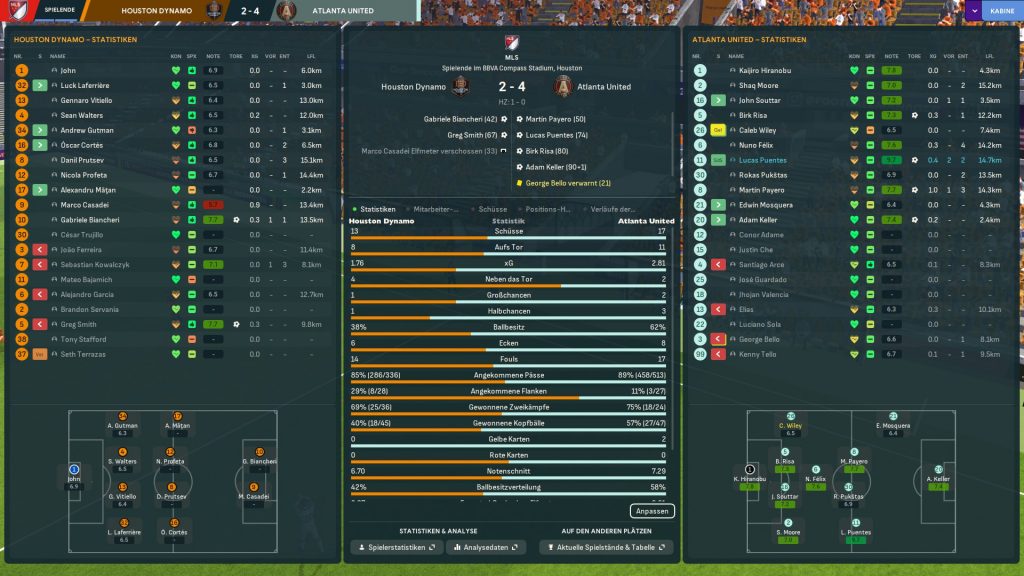The width and height of the screenshot is (1024, 576).
Task: Click the Houston Dynamo name in top scorebar
Action: pyautogui.click(x=158, y=11)
